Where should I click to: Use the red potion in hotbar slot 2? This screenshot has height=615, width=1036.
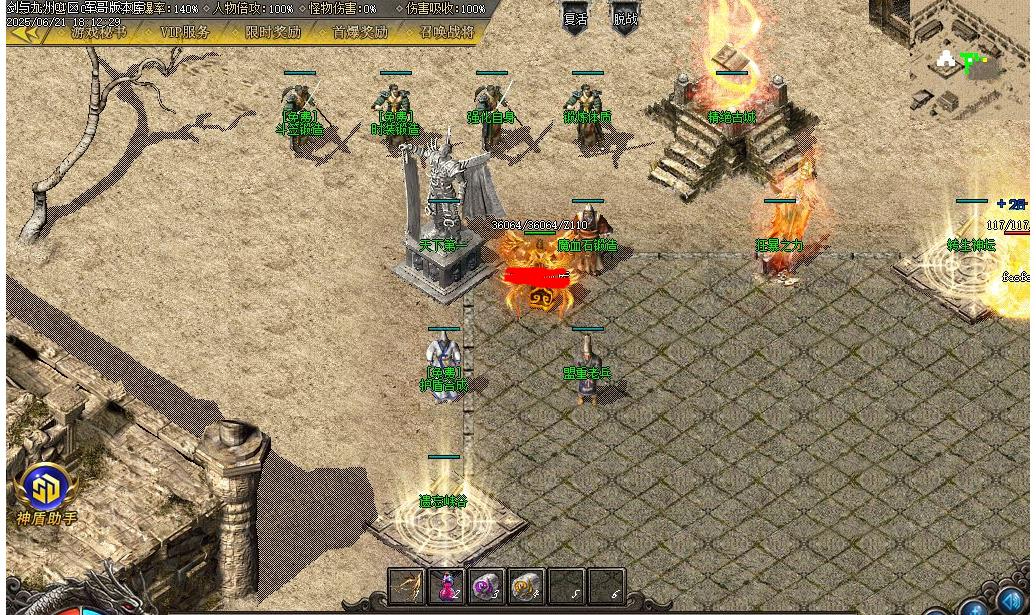[446, 586]
